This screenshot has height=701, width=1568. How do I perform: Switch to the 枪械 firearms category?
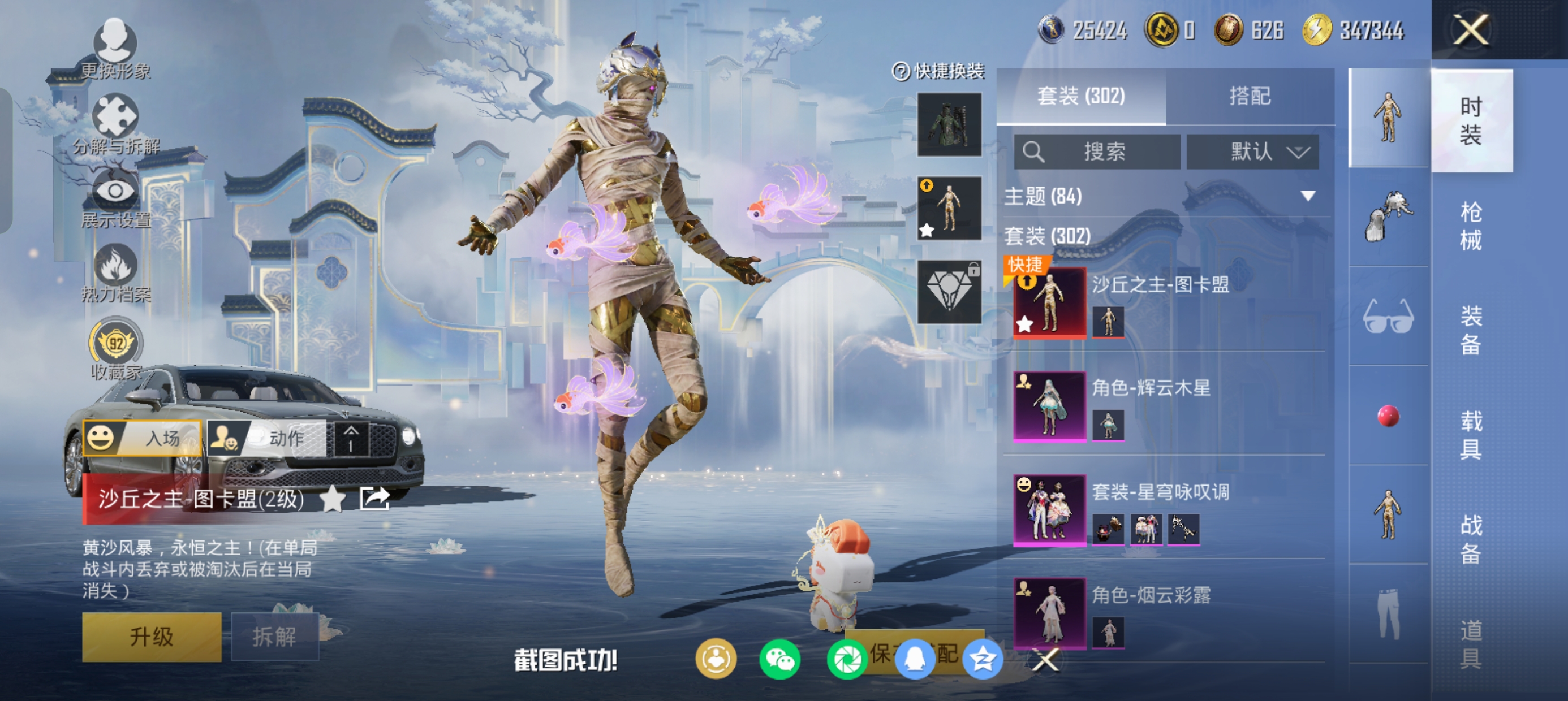click(1471, 225)
